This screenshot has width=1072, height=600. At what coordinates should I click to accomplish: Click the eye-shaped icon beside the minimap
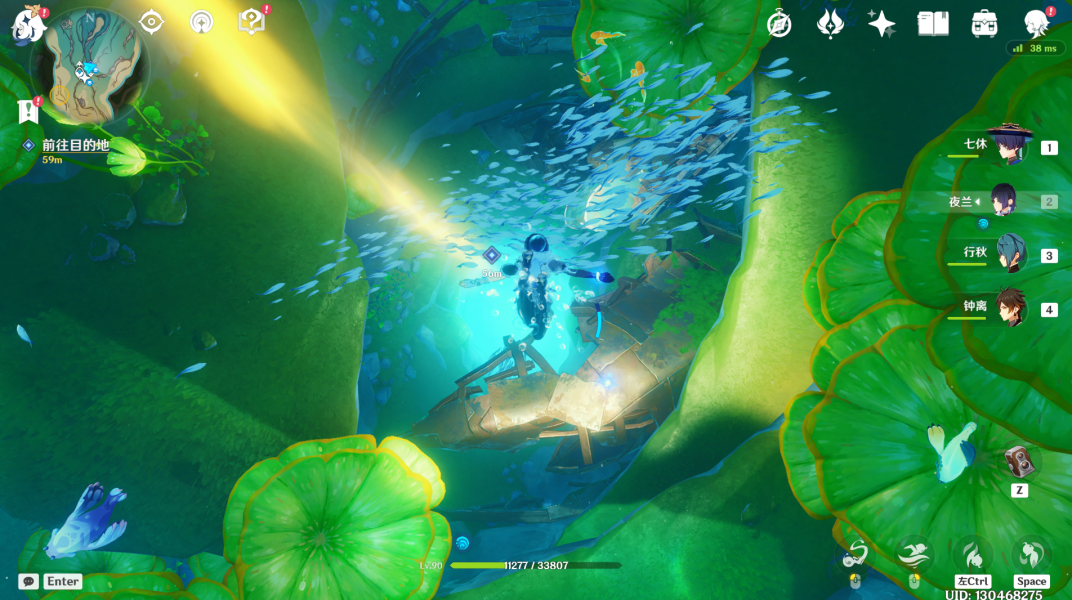pos(151,22)
